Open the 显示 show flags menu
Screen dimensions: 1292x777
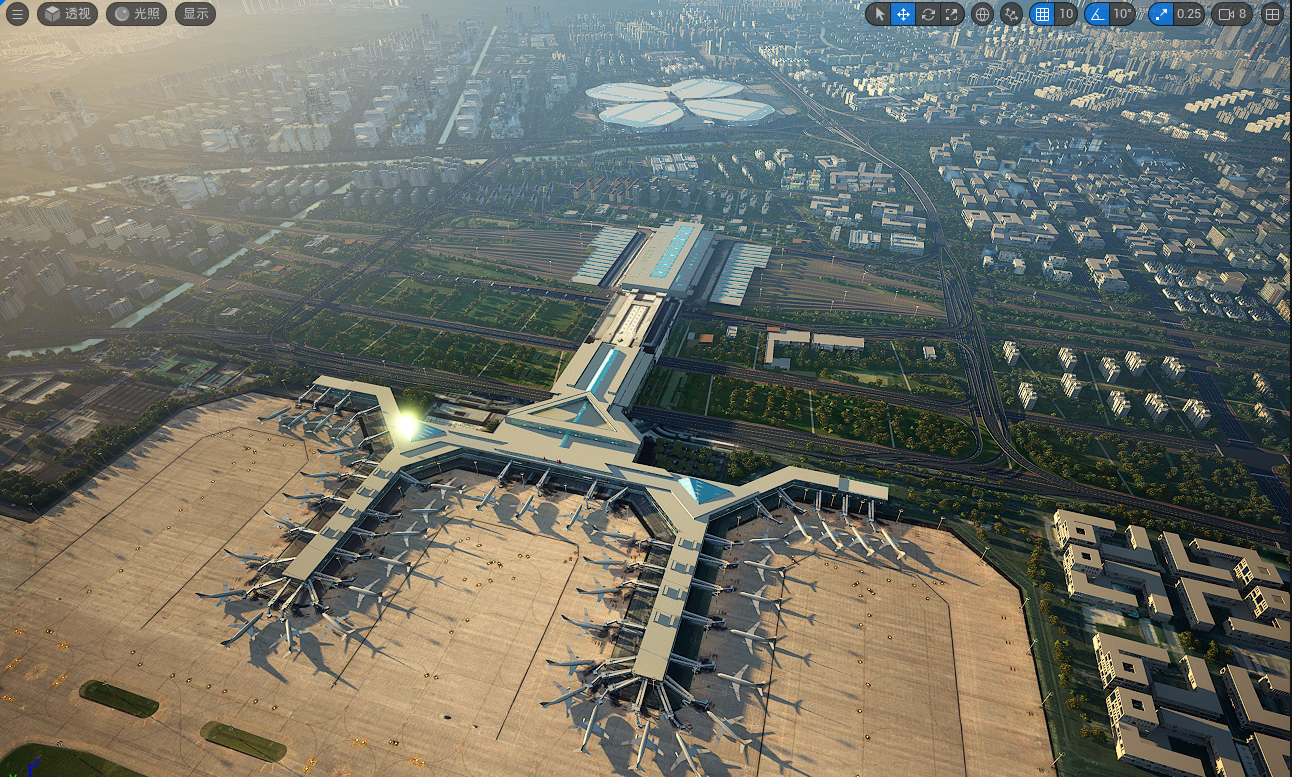(195, 14)
